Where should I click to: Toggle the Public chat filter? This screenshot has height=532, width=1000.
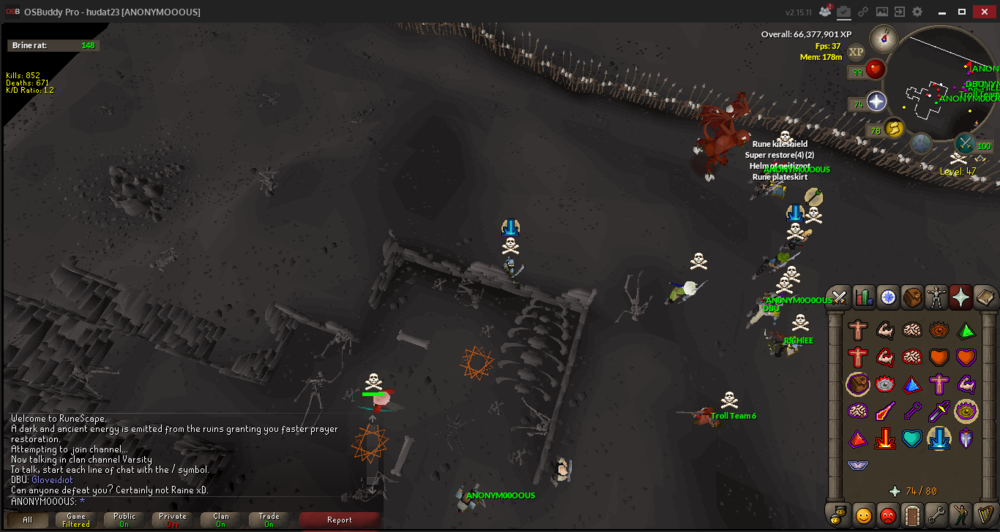pos(124,520)
